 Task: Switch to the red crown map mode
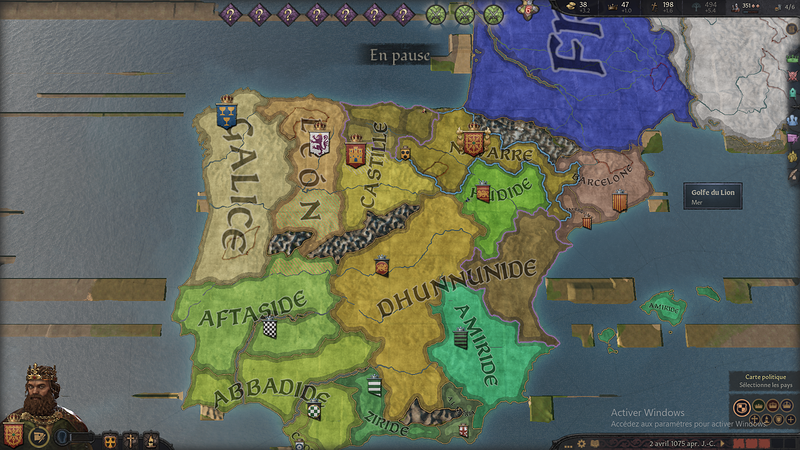(775, 406)
